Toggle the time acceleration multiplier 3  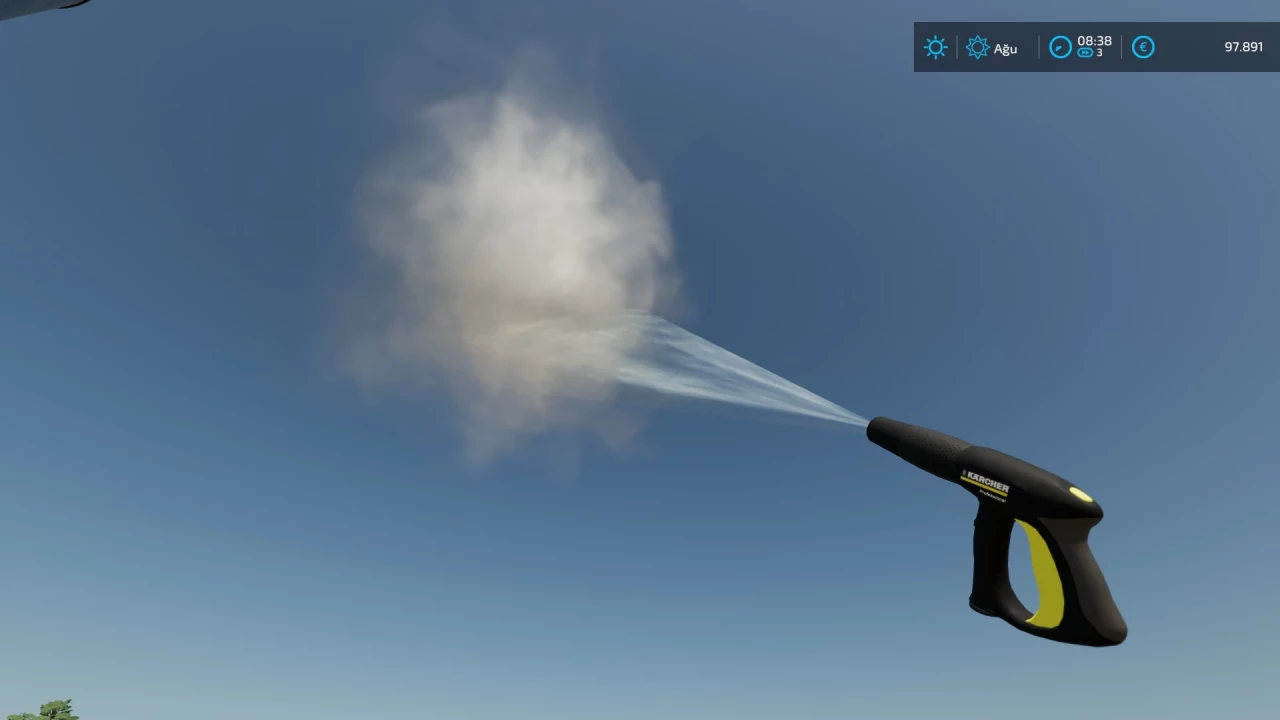tap(1098, 53)
